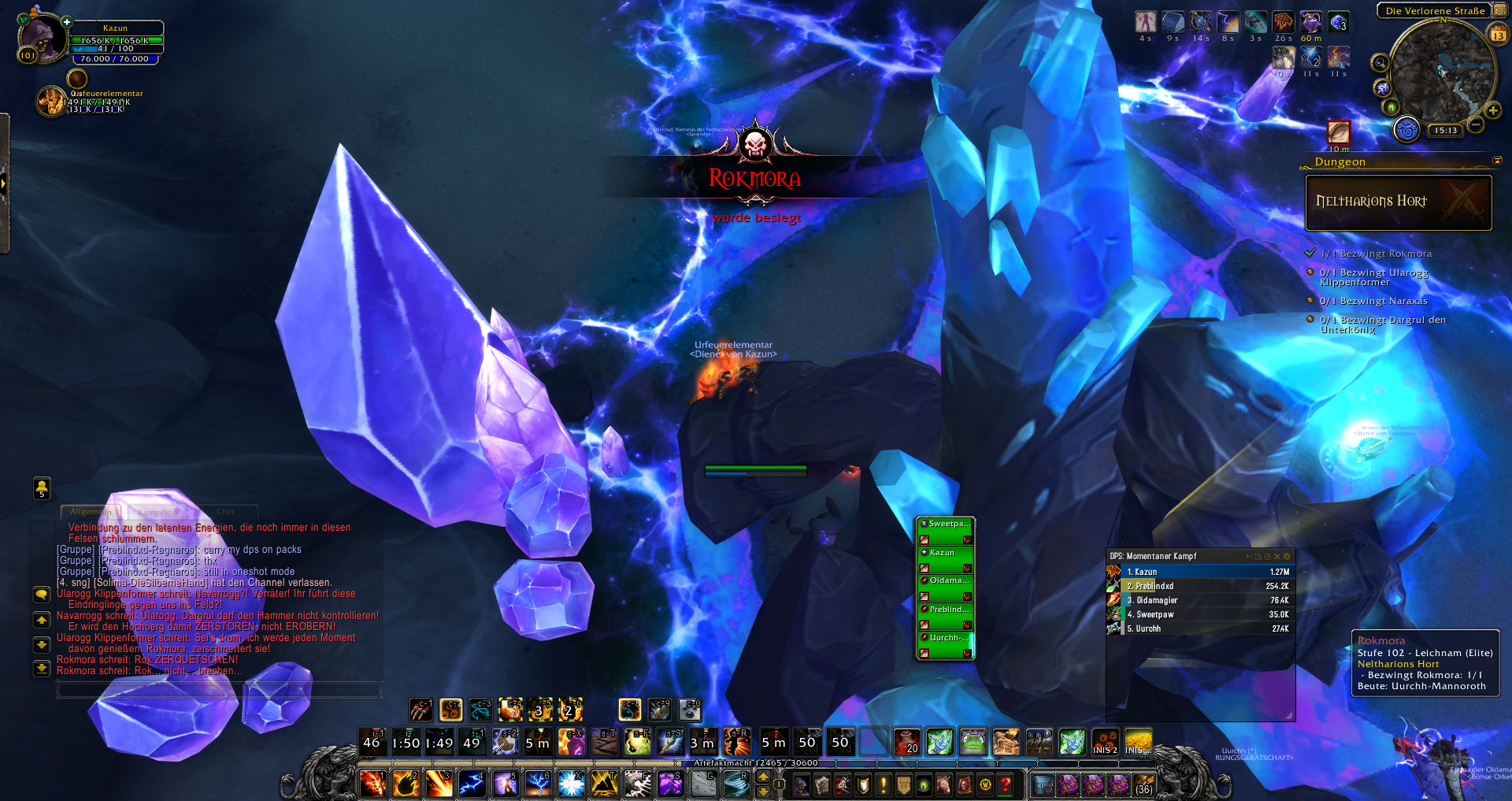Cast the lightning bolt ability on key 4
The image size is (1512, 801).
[x=472, y=784]
